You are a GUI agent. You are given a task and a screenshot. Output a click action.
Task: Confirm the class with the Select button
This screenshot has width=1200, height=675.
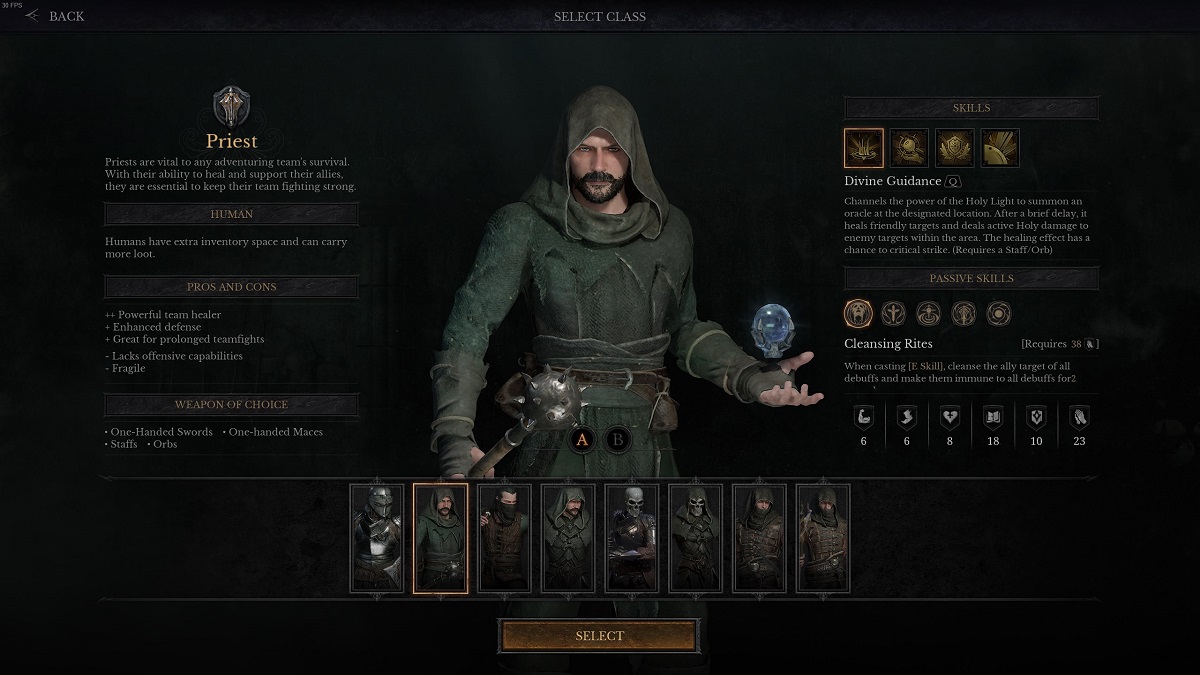pos(599,636)
